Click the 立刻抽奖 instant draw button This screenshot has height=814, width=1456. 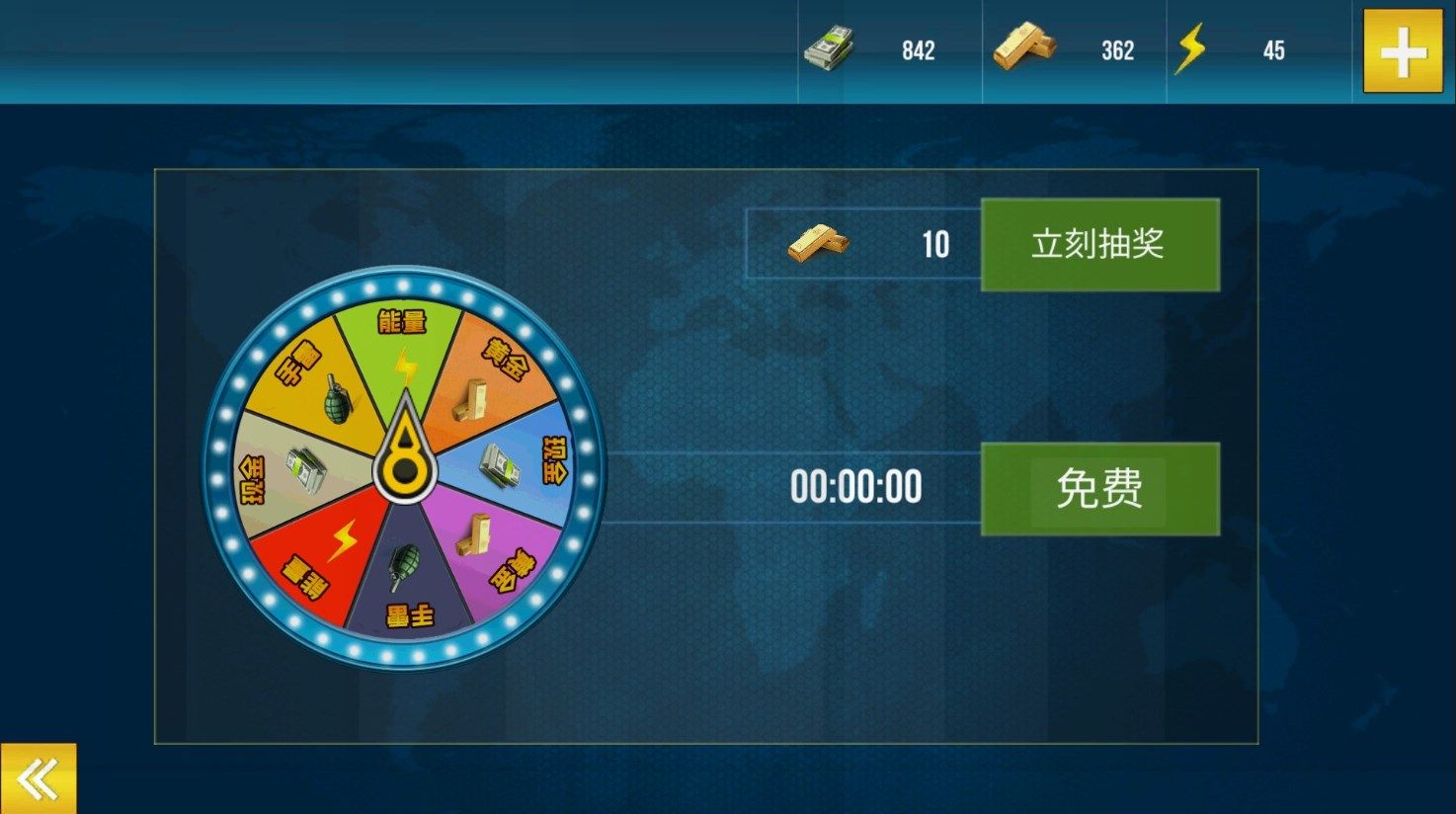(x=1099, y=245)
